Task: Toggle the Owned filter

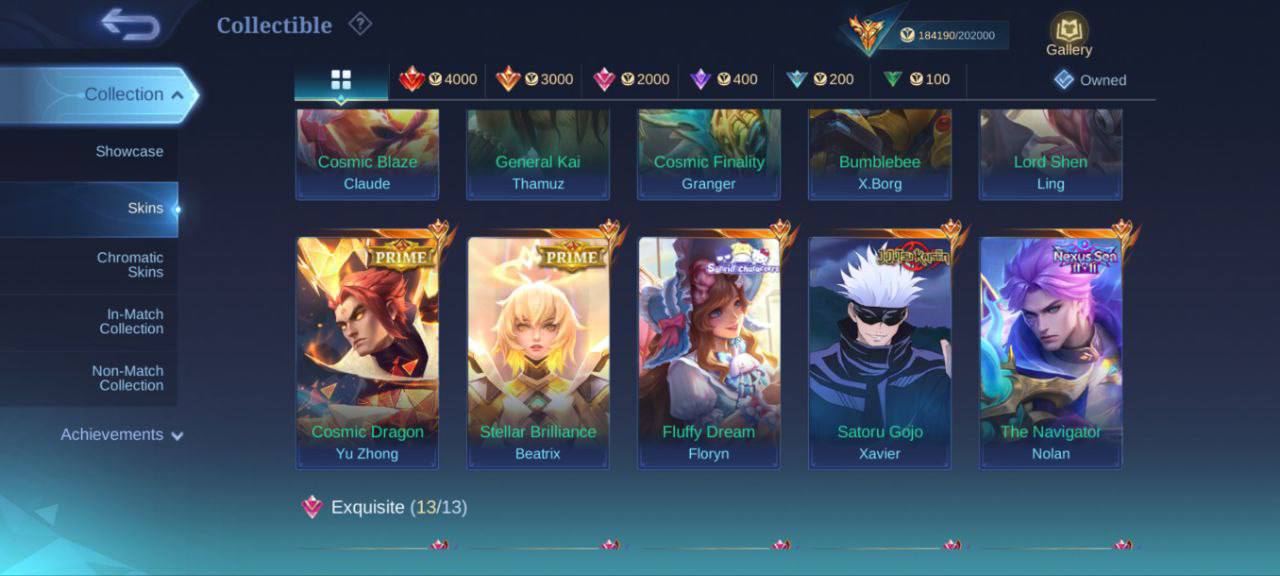Action: [1090, 80]
